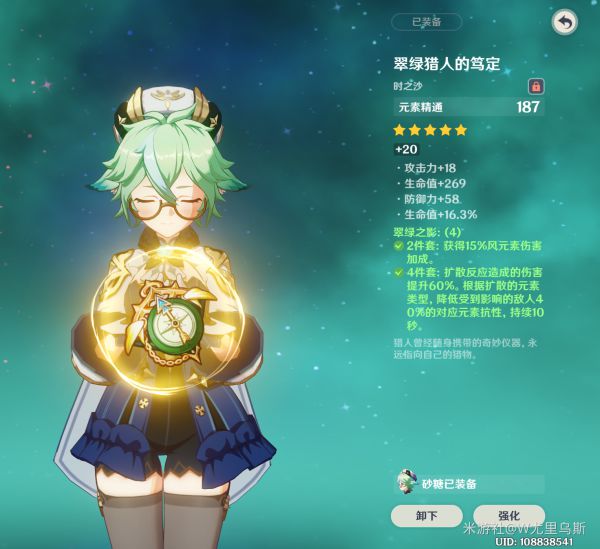Unequip the artifact with 卸下 button
The height and width of the screenshot is (549, 600).
tap(427, 516)
